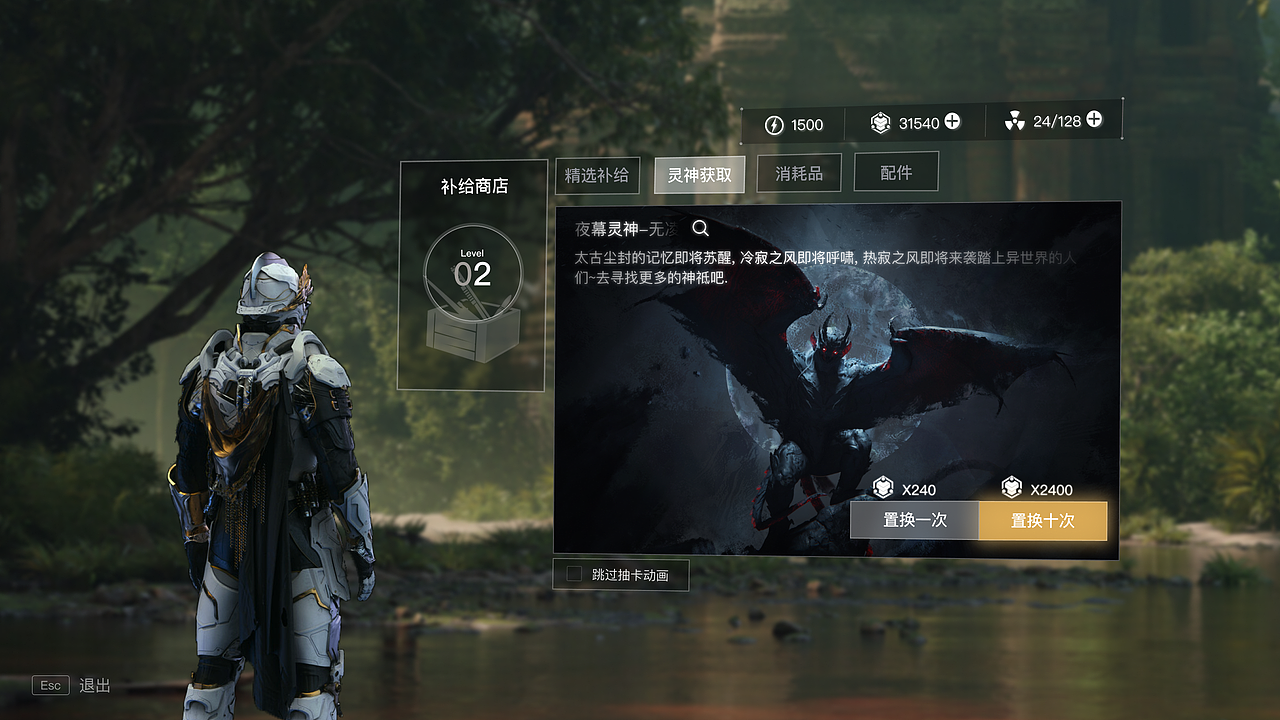
Task: Enable the 跳过抽卡动画 skip animation checkbox
Action: click(572, 575)
